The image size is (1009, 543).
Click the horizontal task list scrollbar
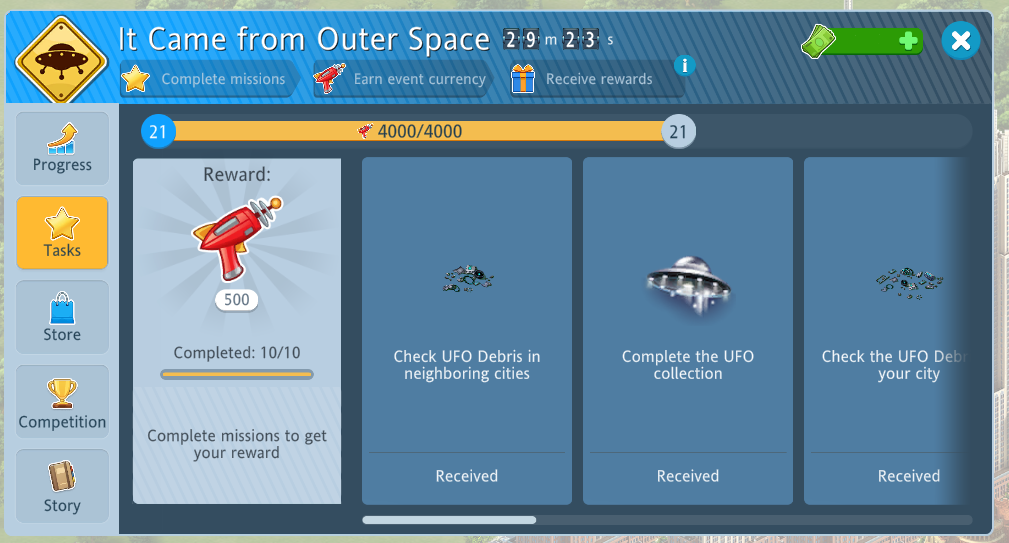coord(449,520)
